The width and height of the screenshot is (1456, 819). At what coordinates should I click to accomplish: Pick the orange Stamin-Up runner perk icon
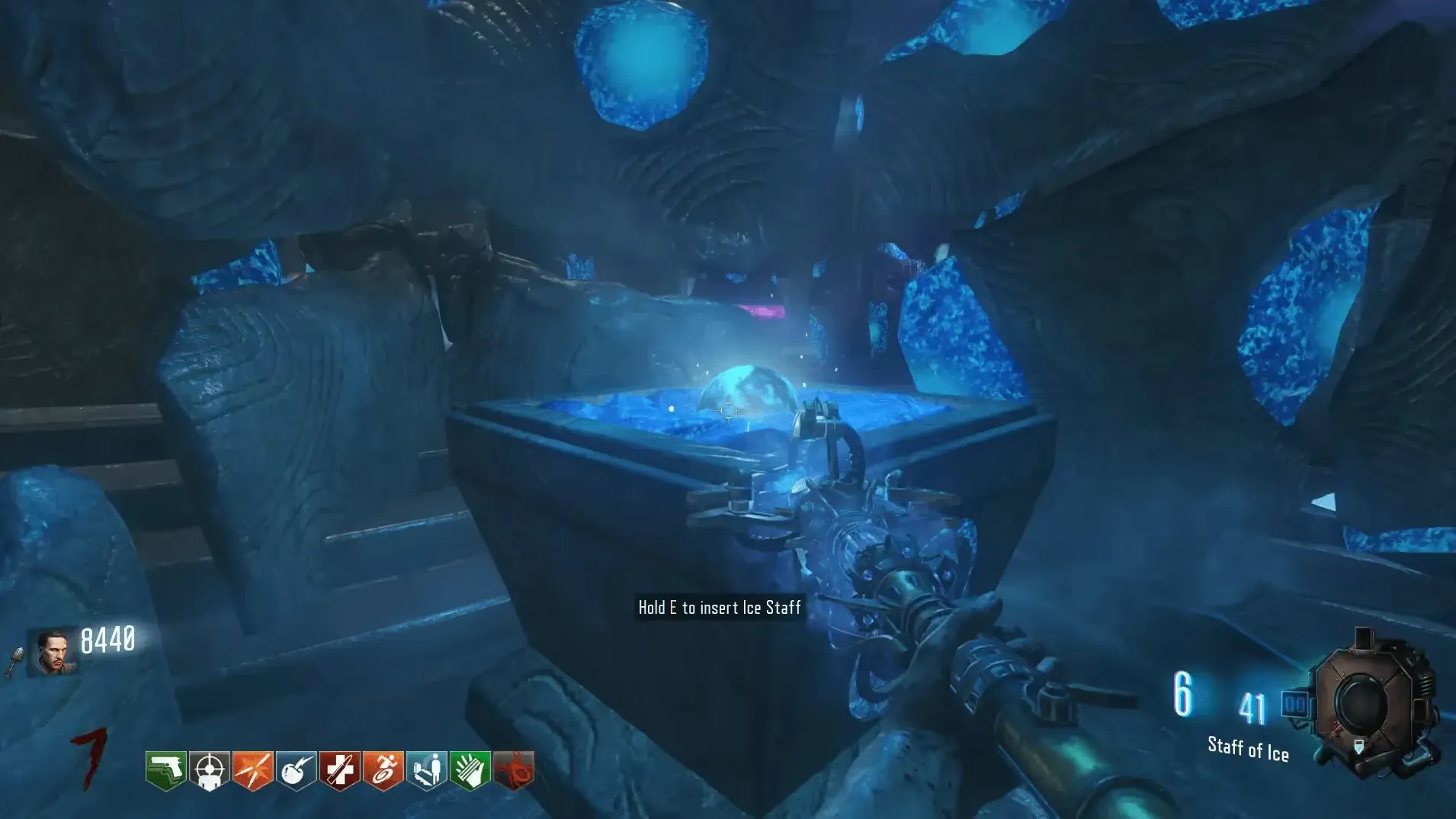383,770
